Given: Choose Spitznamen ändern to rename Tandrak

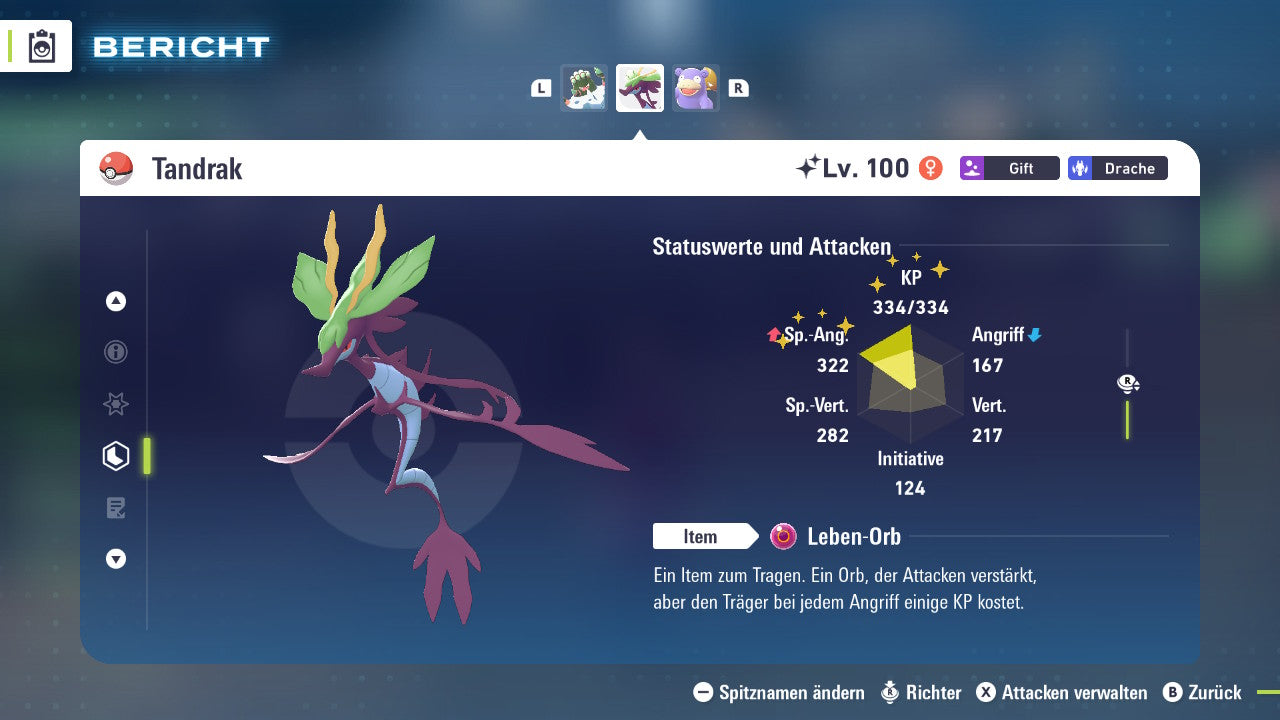Looking at the screenshot, I should click(779, 692).
